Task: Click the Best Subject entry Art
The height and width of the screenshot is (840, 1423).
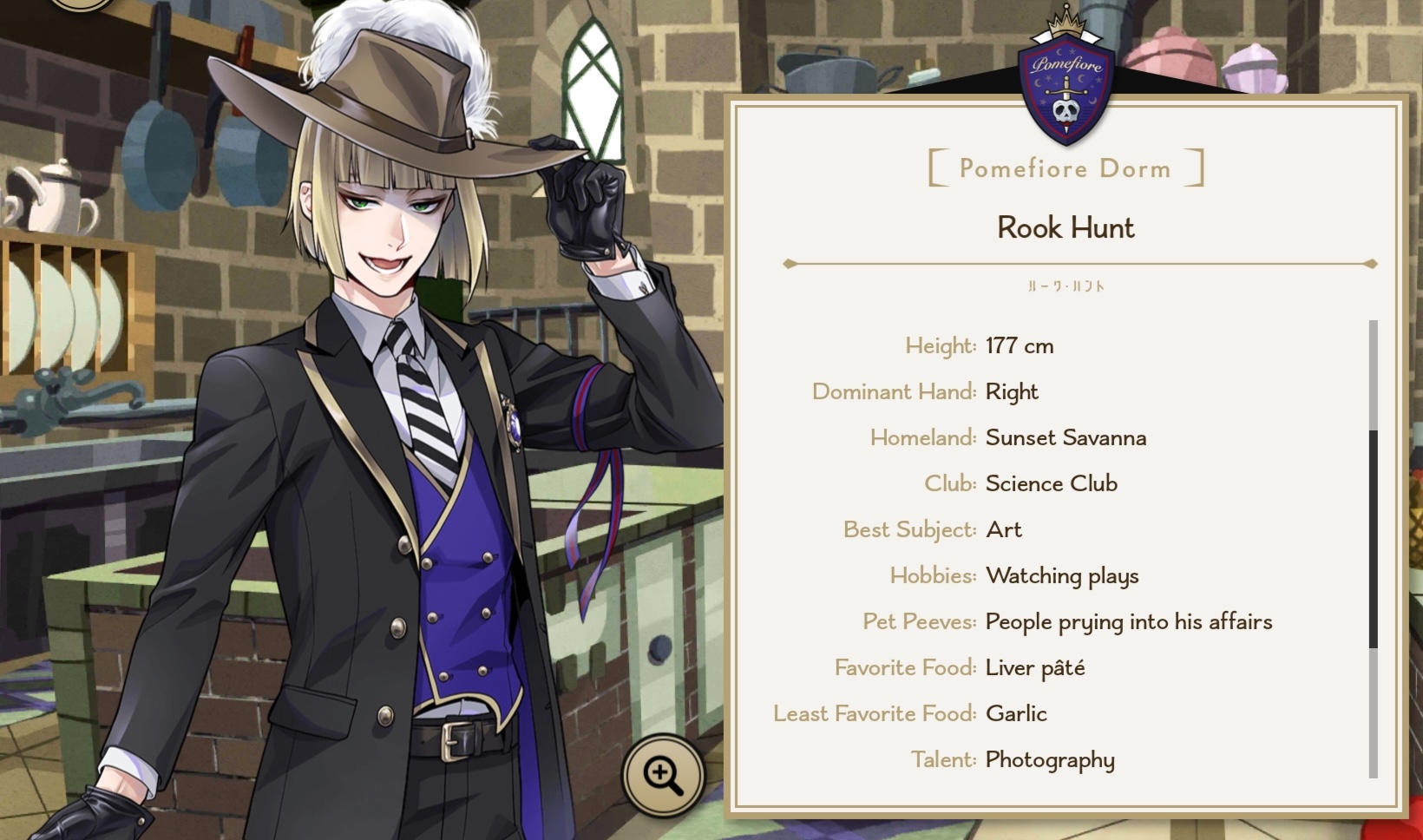Action: point(1003,529)
